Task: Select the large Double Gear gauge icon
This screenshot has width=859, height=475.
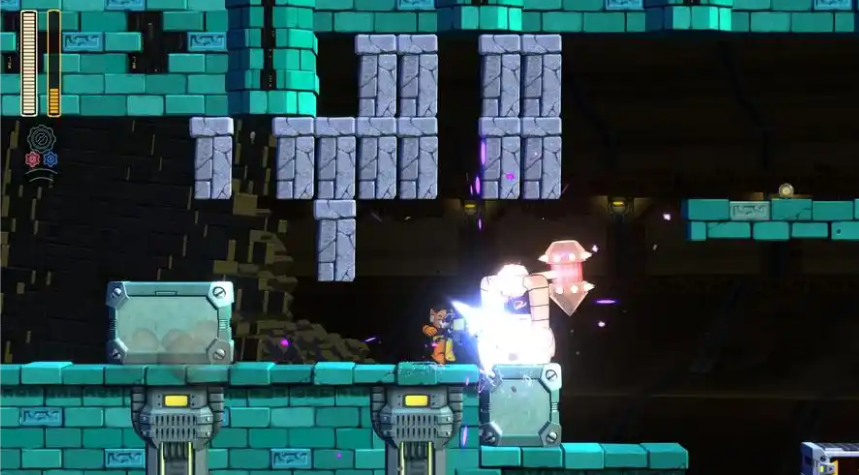Action: point(41,138)
